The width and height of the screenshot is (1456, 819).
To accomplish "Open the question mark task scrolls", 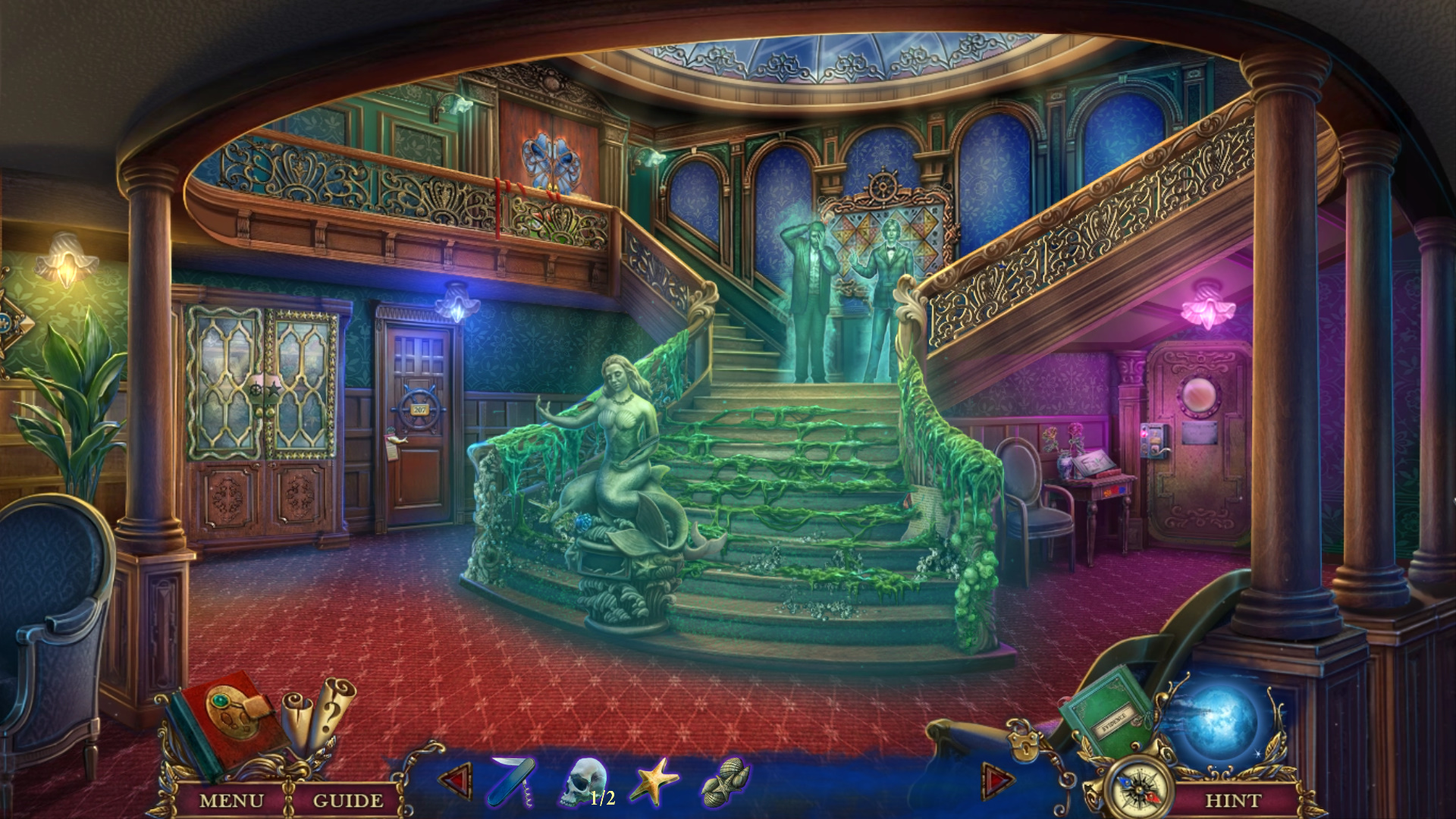I will click(x=318, y=713).
